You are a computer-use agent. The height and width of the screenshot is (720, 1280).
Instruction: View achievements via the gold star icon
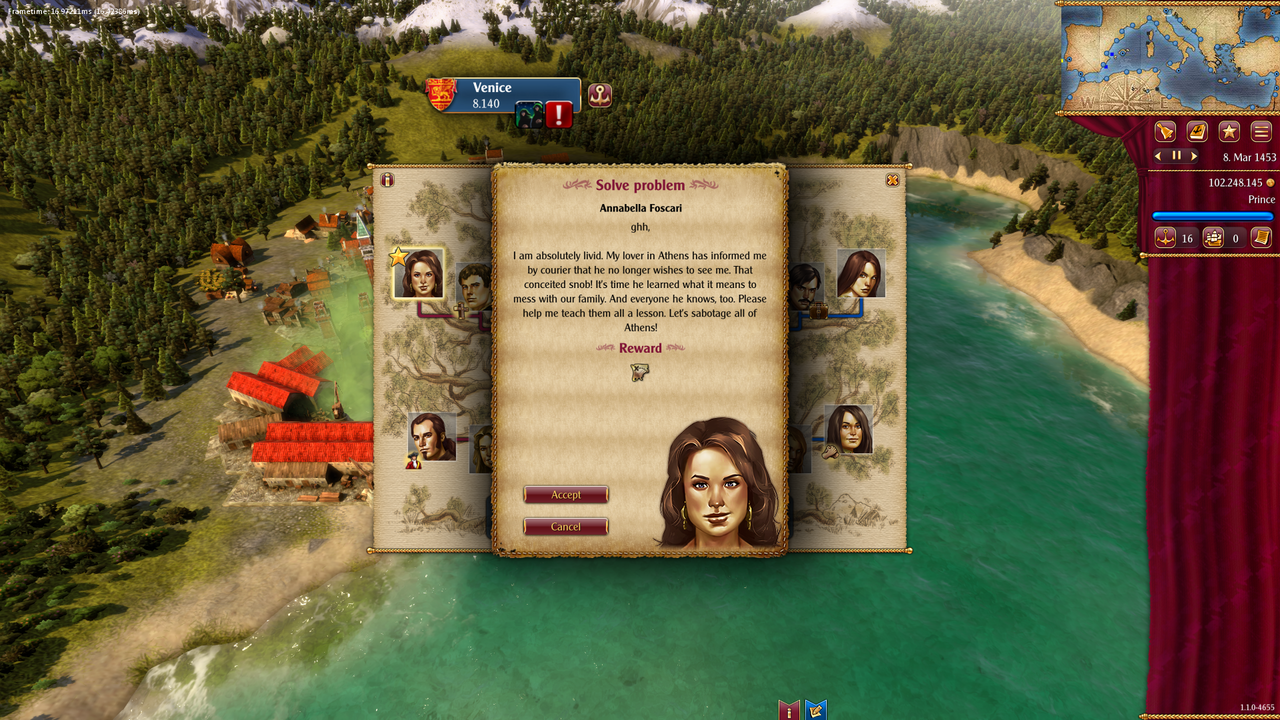tap(1229, 131)
